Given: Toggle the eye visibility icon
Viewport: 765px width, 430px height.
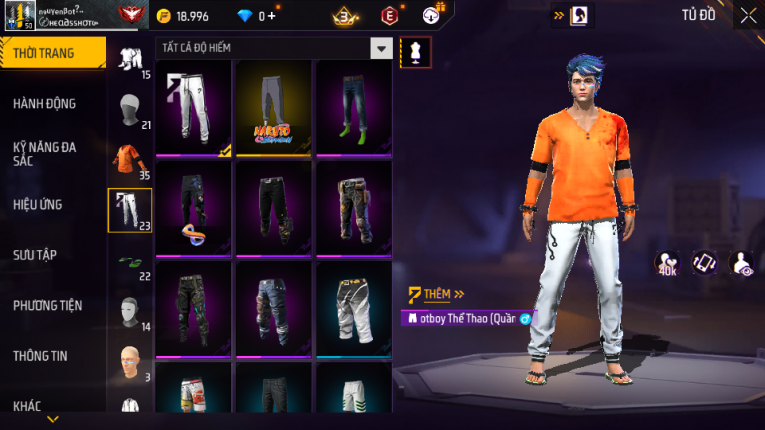Looking at the screenshot, I should (x=742, y=263).
